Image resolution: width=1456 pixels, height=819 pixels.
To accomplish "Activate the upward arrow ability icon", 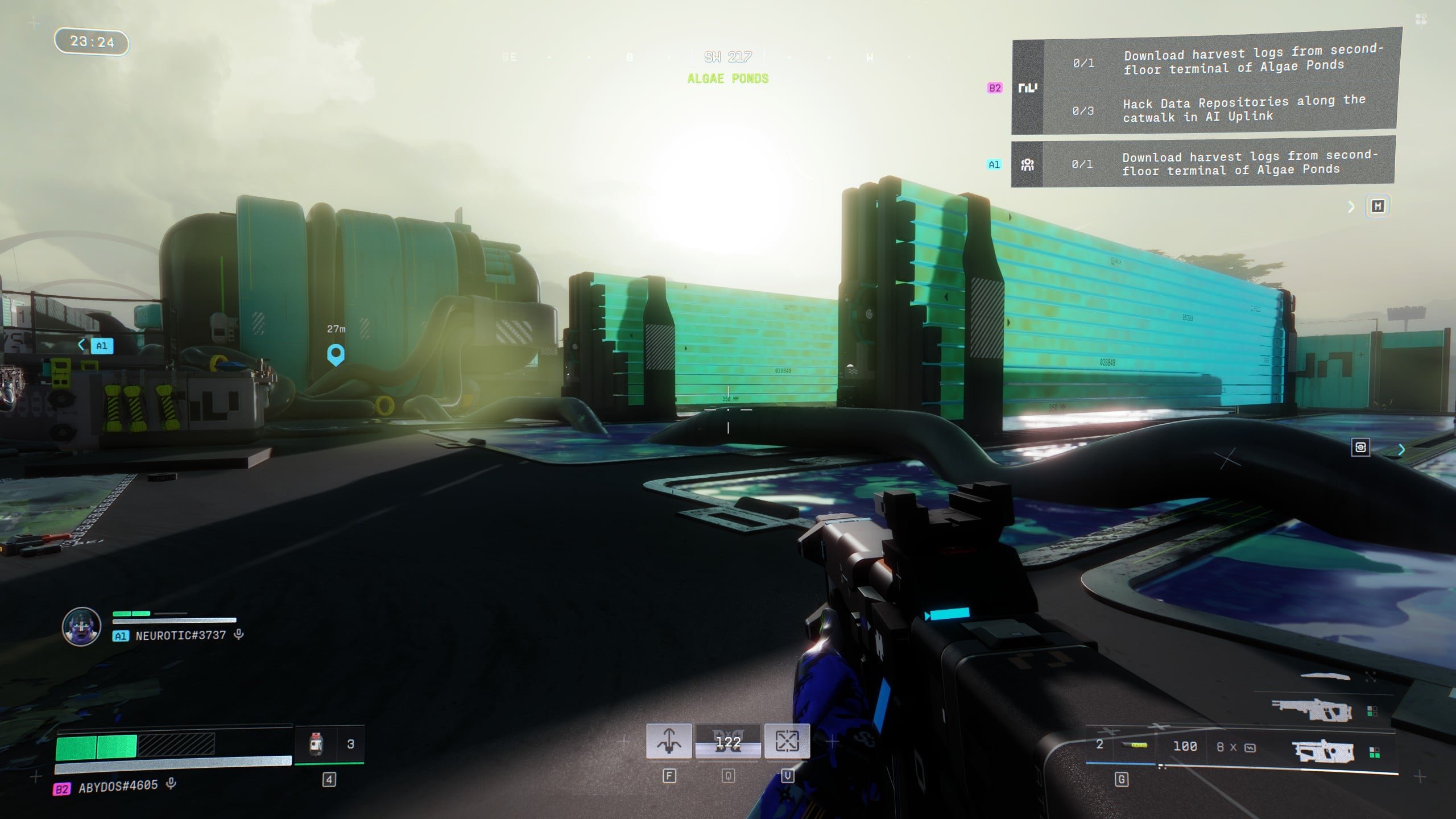I will [669, 741].
